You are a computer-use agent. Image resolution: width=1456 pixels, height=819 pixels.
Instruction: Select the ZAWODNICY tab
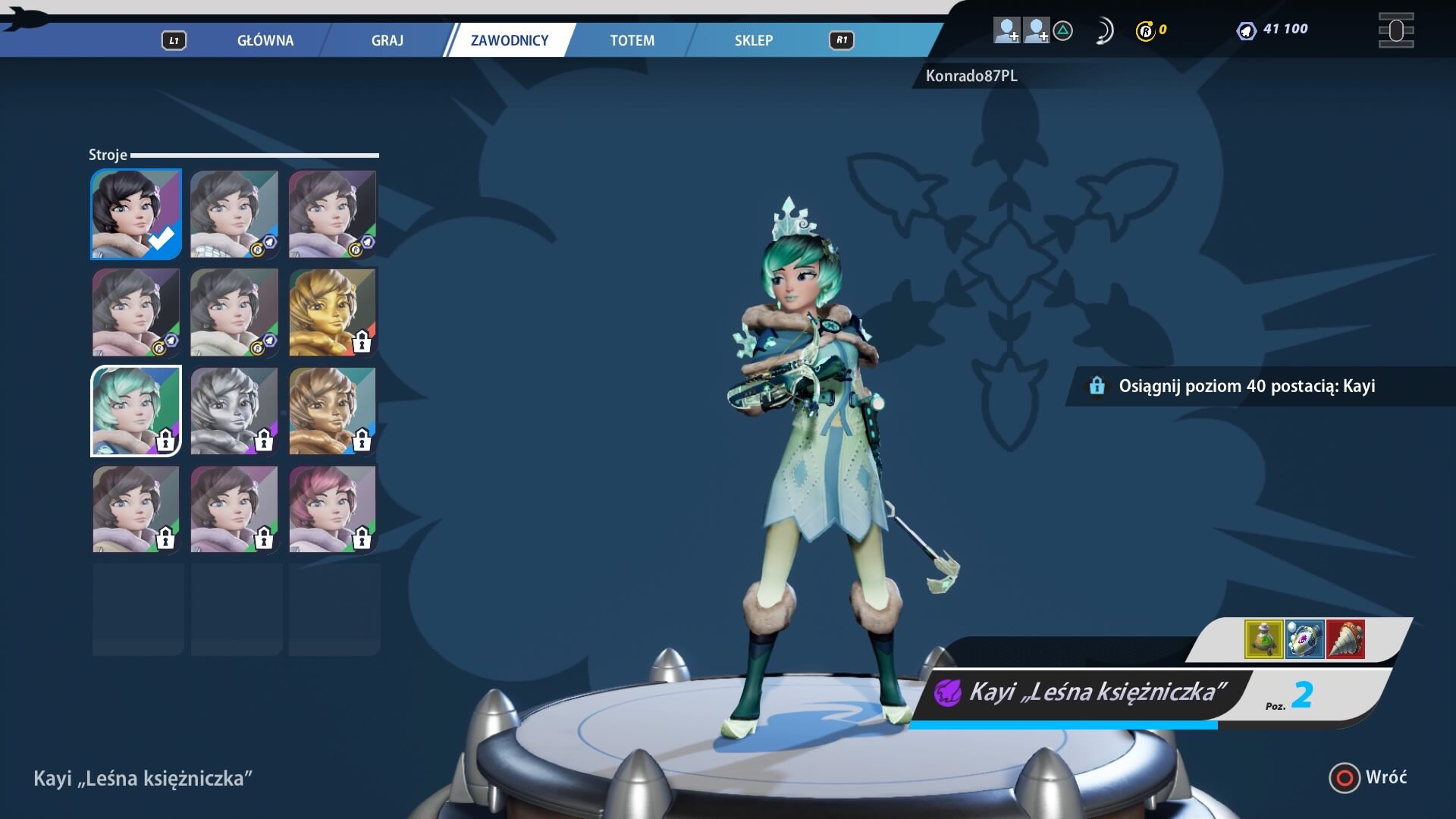(x=509, y=40)
